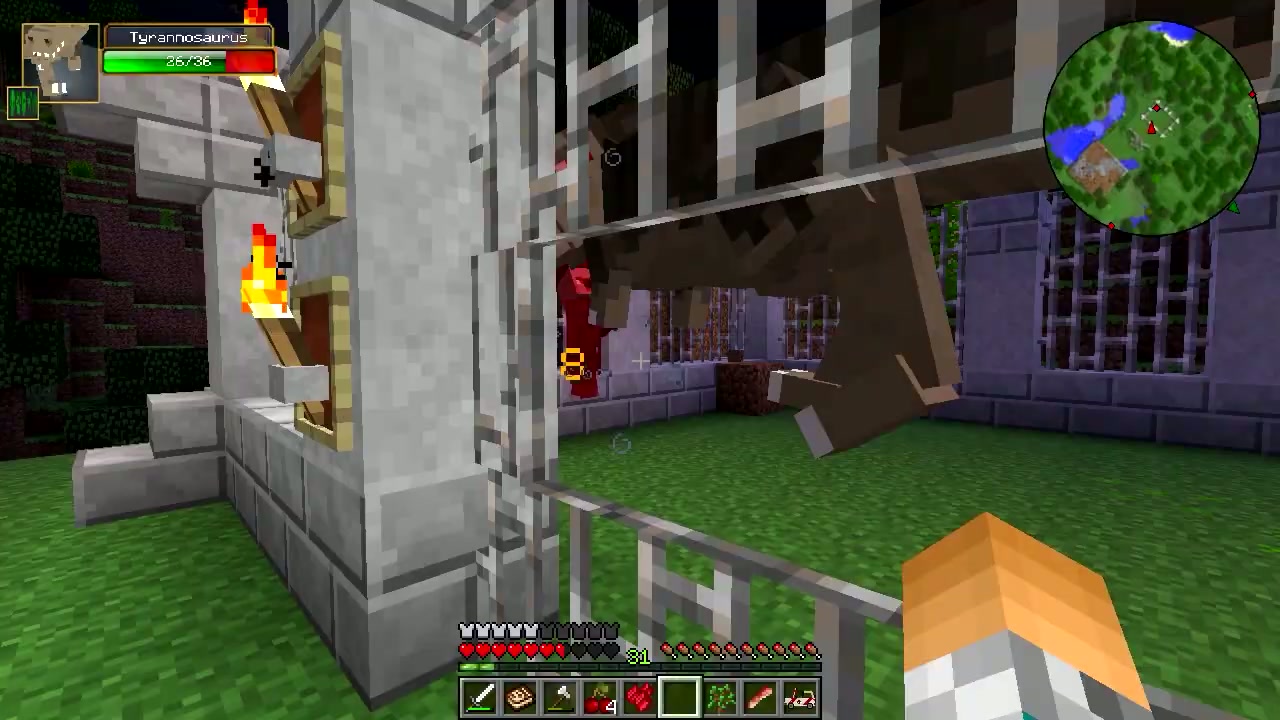Select the red hearts item in the hotbar

(x=639, y=696)
